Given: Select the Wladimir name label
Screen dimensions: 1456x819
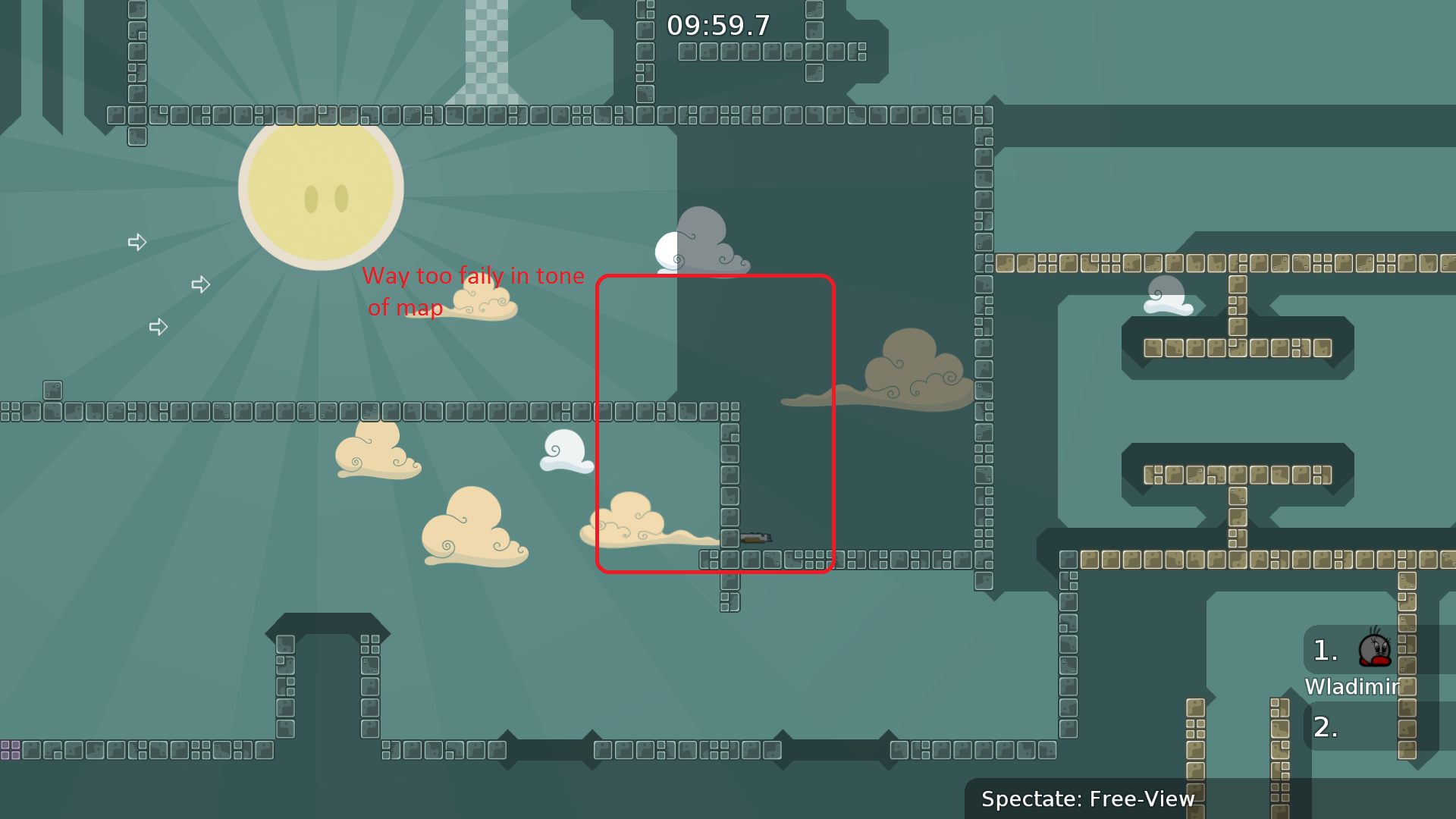Looking at the screenshot, I should click(x=1353, y=687).
